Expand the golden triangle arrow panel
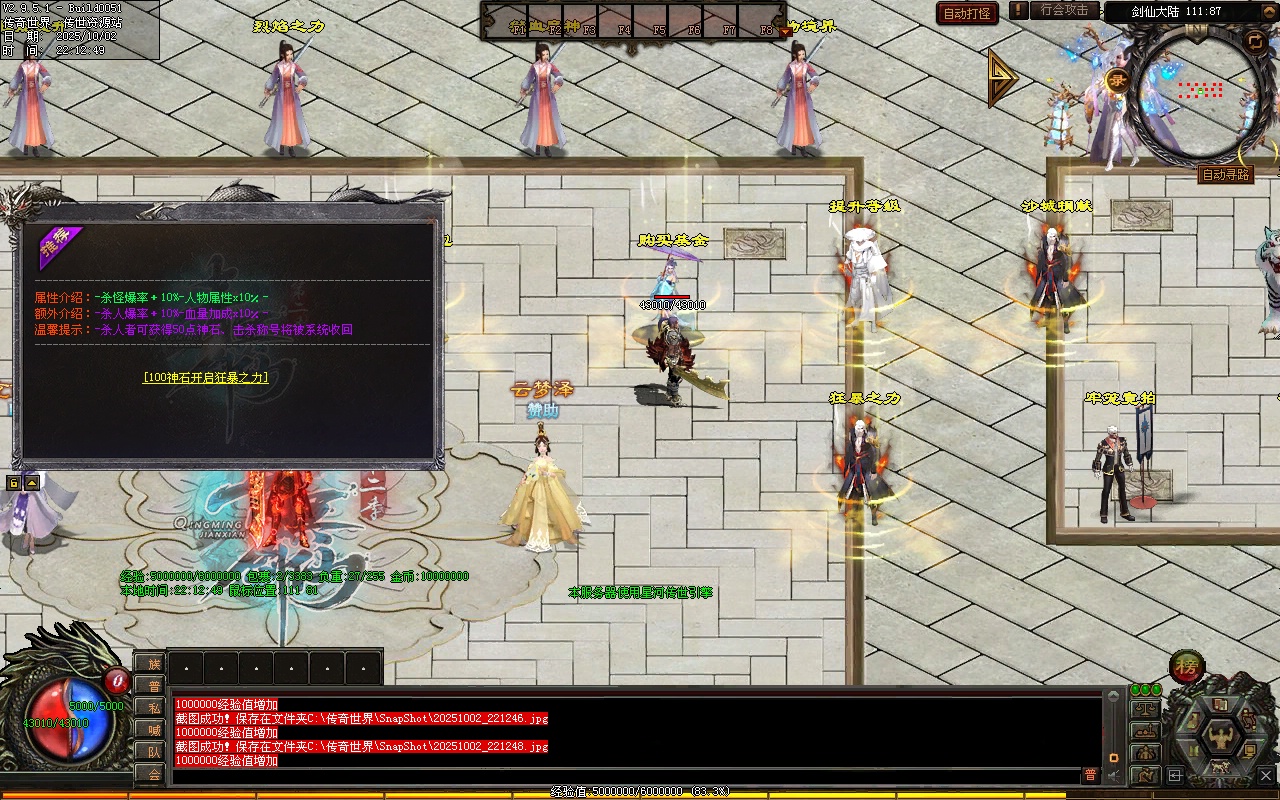The image size is (1280, 800). (x=1001, y=78)
